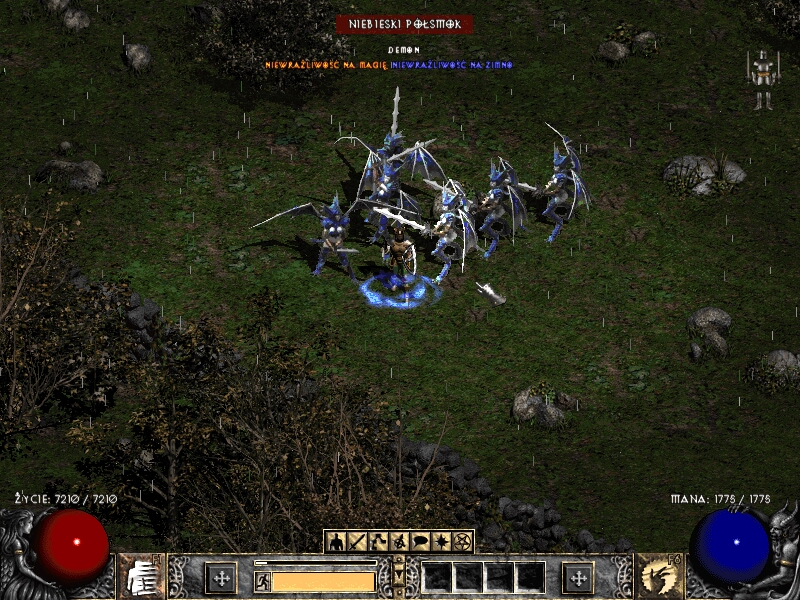Screen dimensions: 800x600
Task: Collapse the mini panel with arrow button
Action: coord(399,577)
